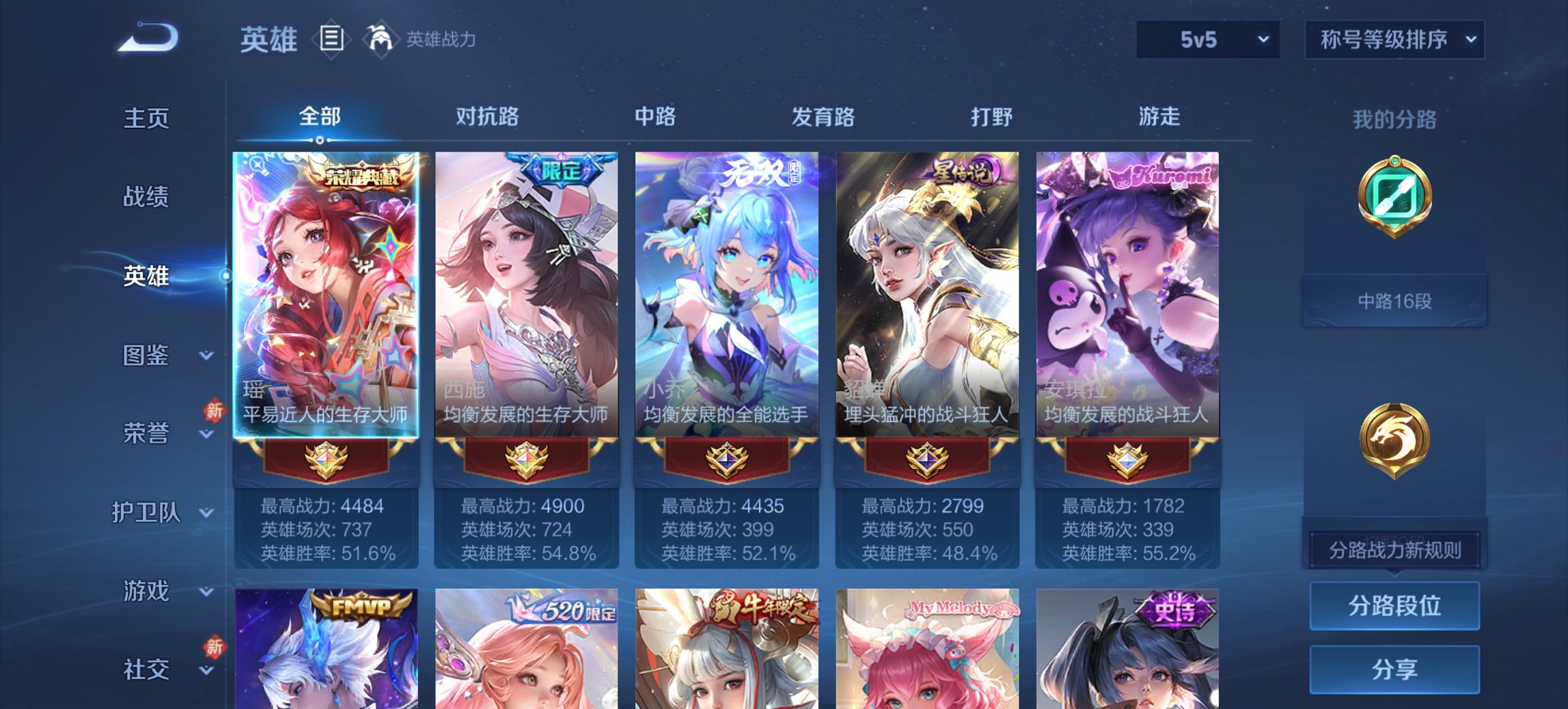Open the 称号等级排序 sorting dropdown

coord(1394,40)
